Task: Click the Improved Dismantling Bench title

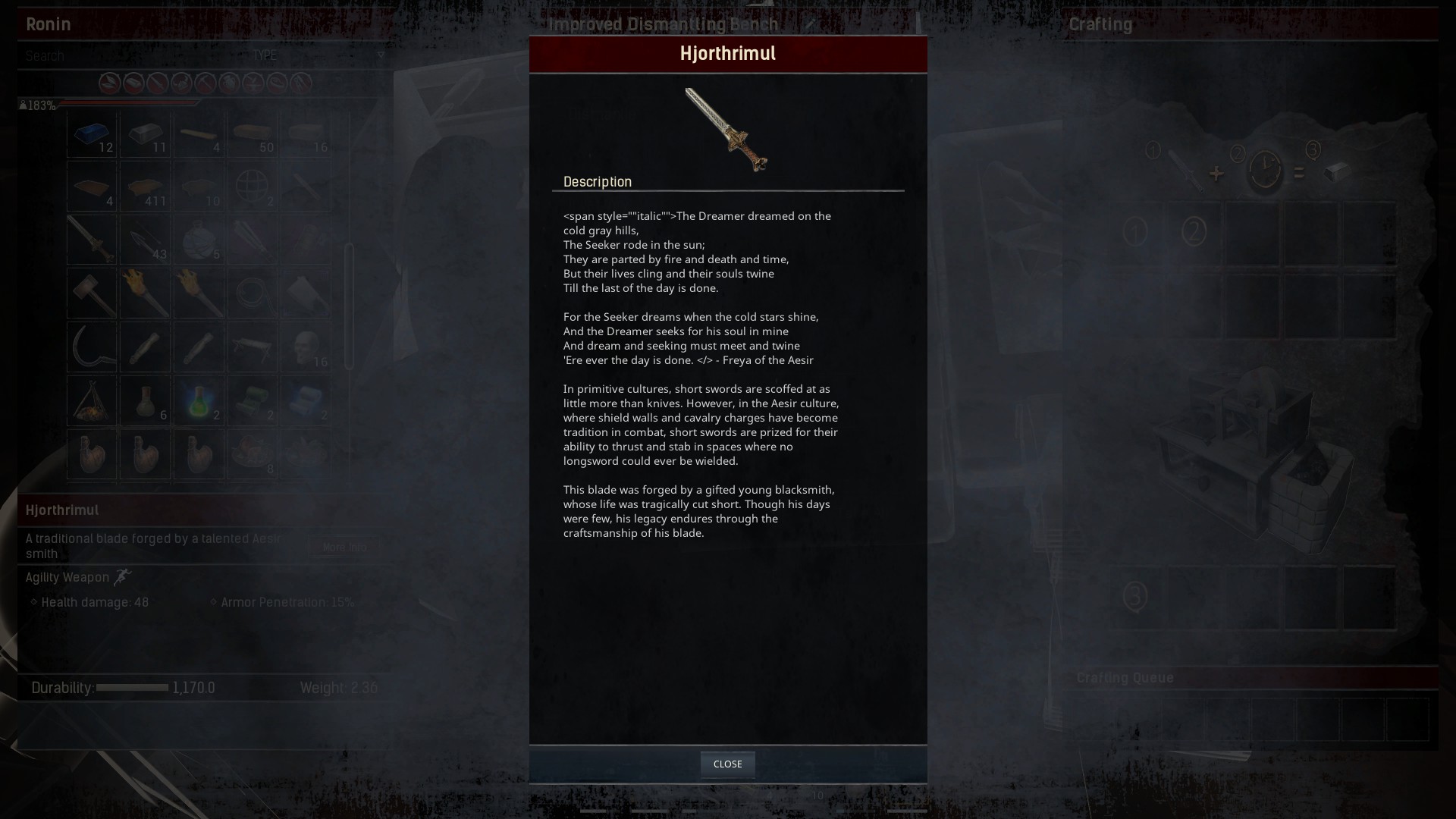Action: [x=664, y=24]
